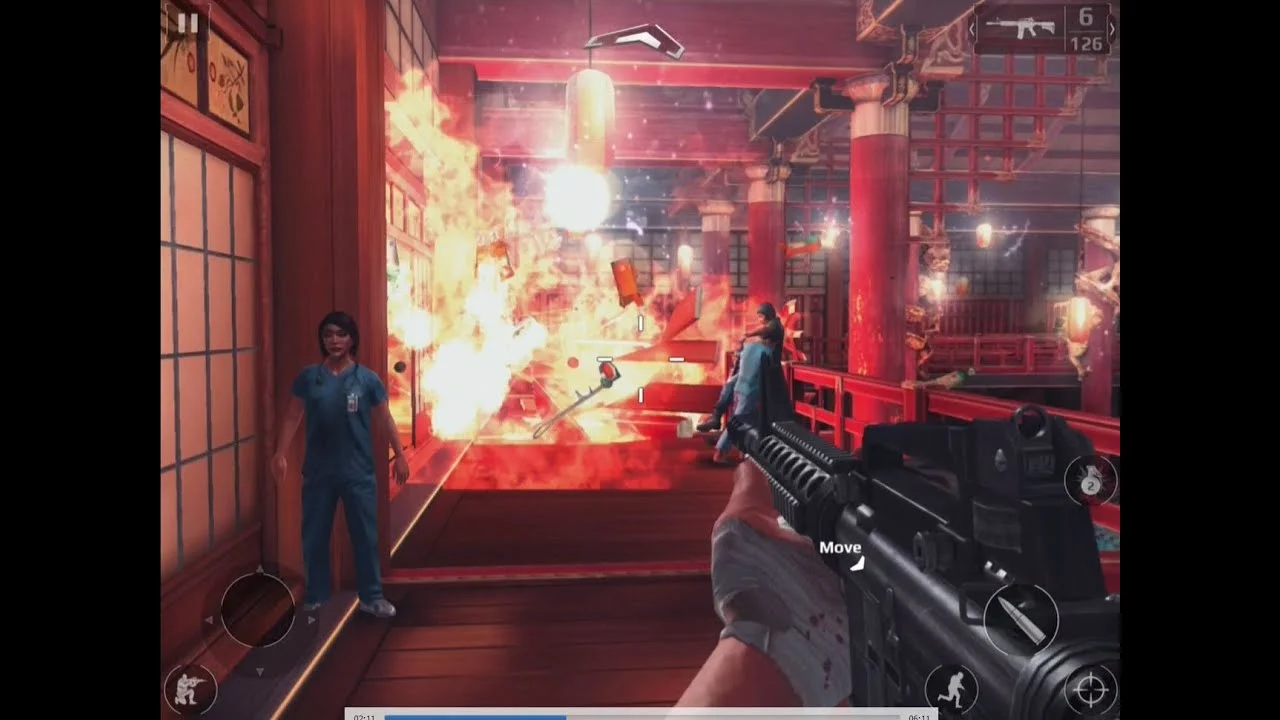Pause the game with the pause button
Image resolution: width=1280 pixels, height=720 pixels.
(x=188, y=23)
